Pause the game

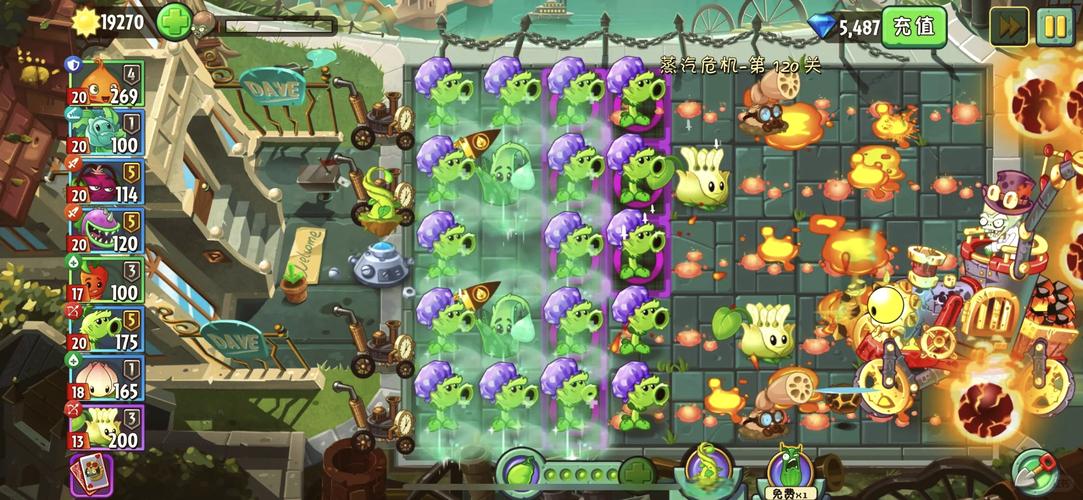coord(1054,27)
